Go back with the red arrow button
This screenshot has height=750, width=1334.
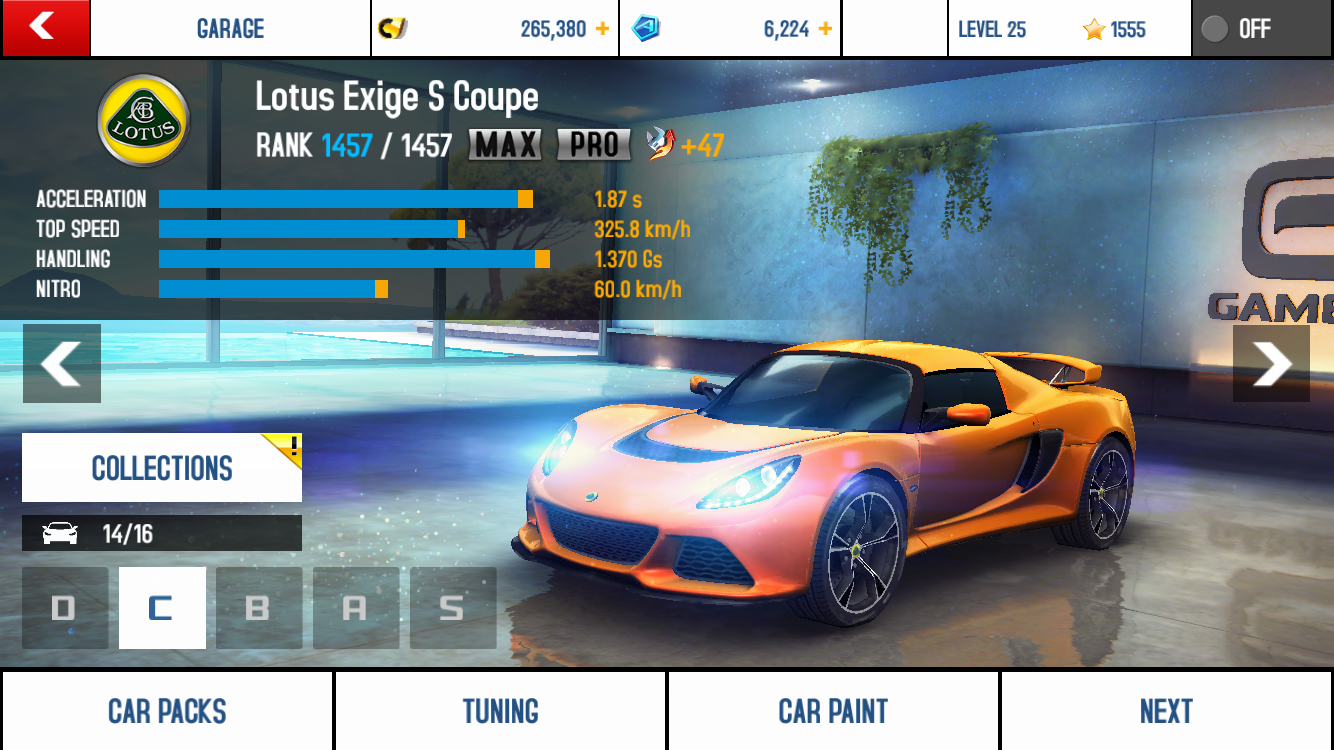45,28
